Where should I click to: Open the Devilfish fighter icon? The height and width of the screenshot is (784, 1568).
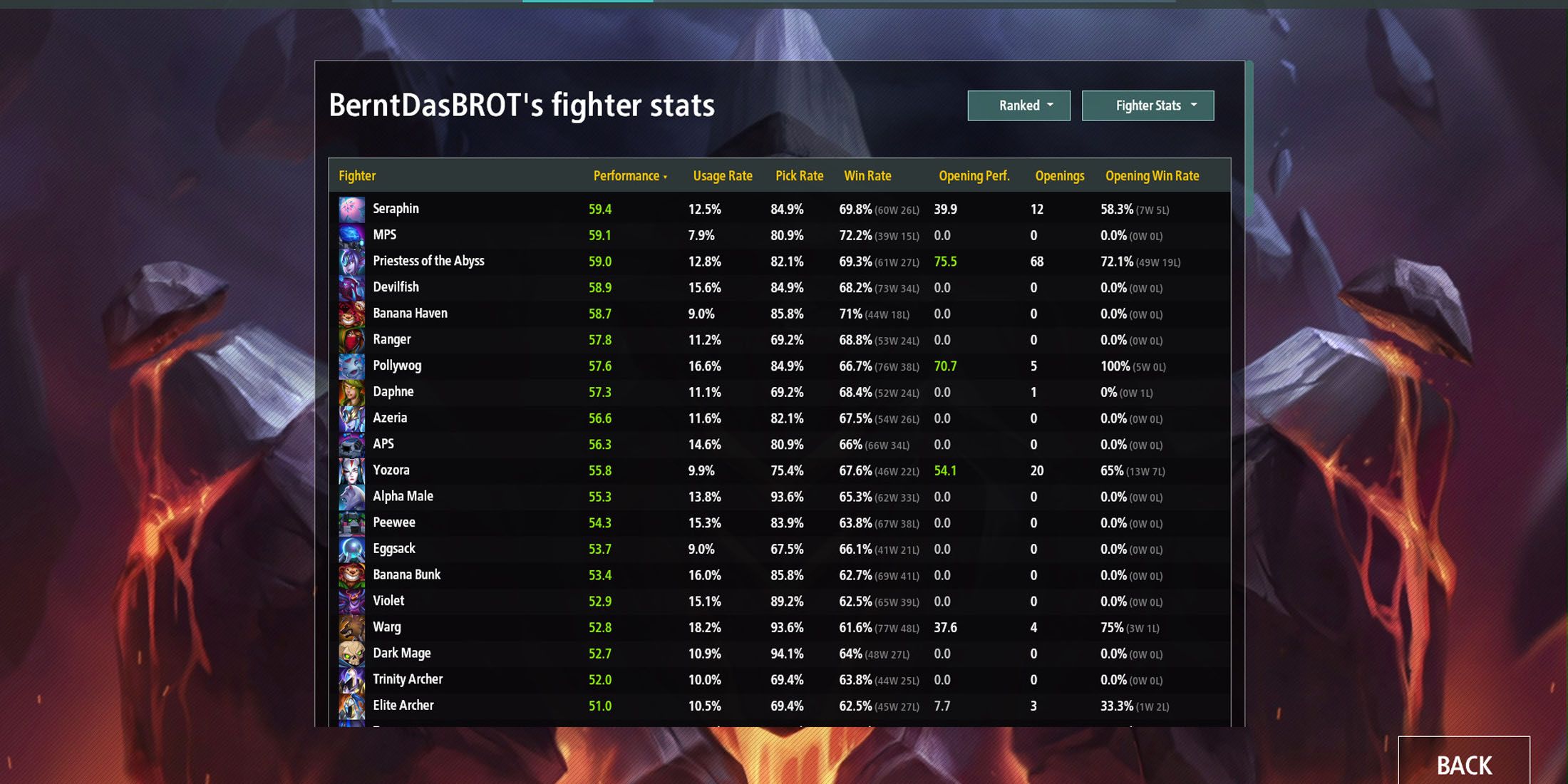coord(351,287)
